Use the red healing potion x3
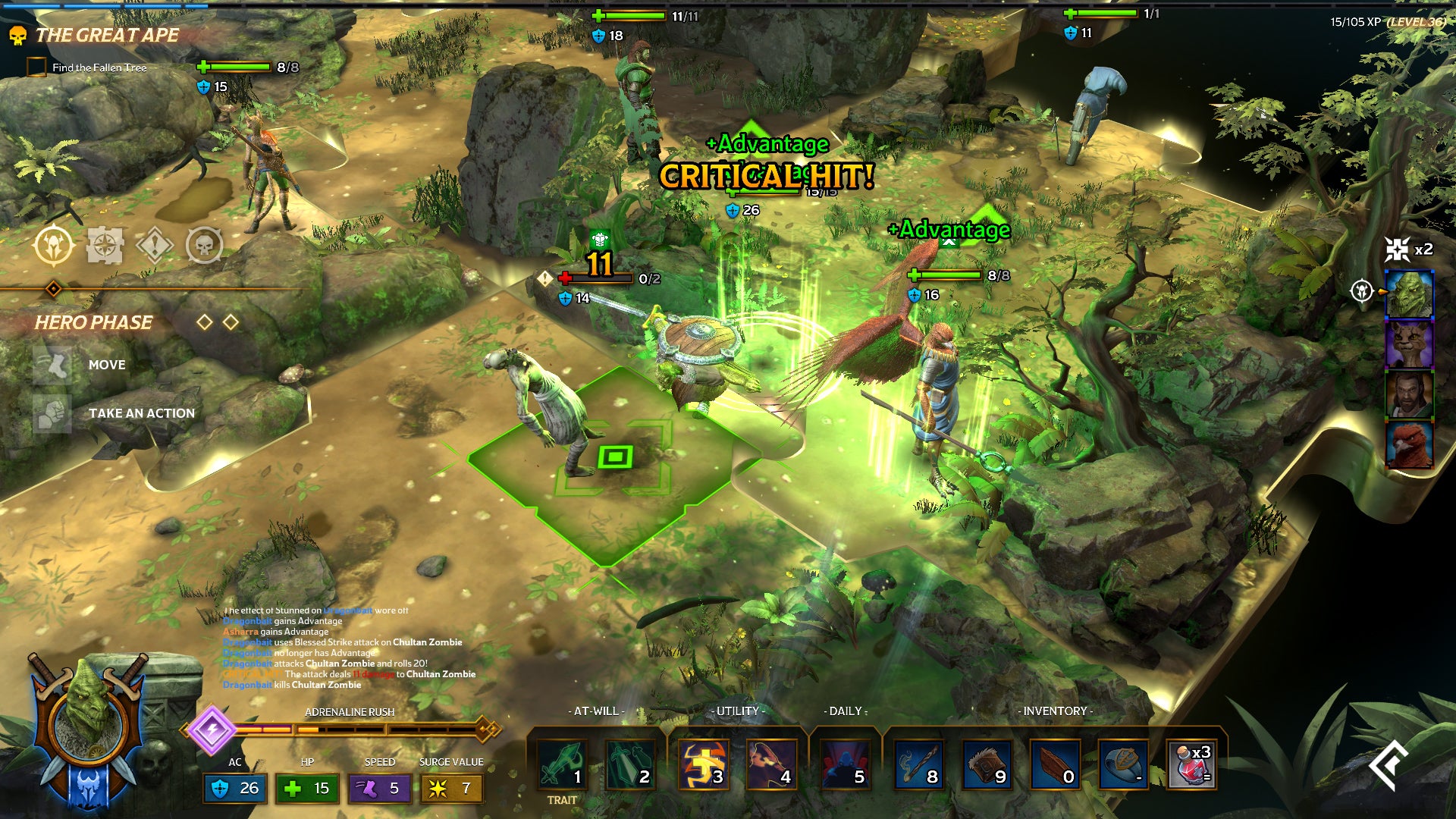 (x=1191, y=764)
